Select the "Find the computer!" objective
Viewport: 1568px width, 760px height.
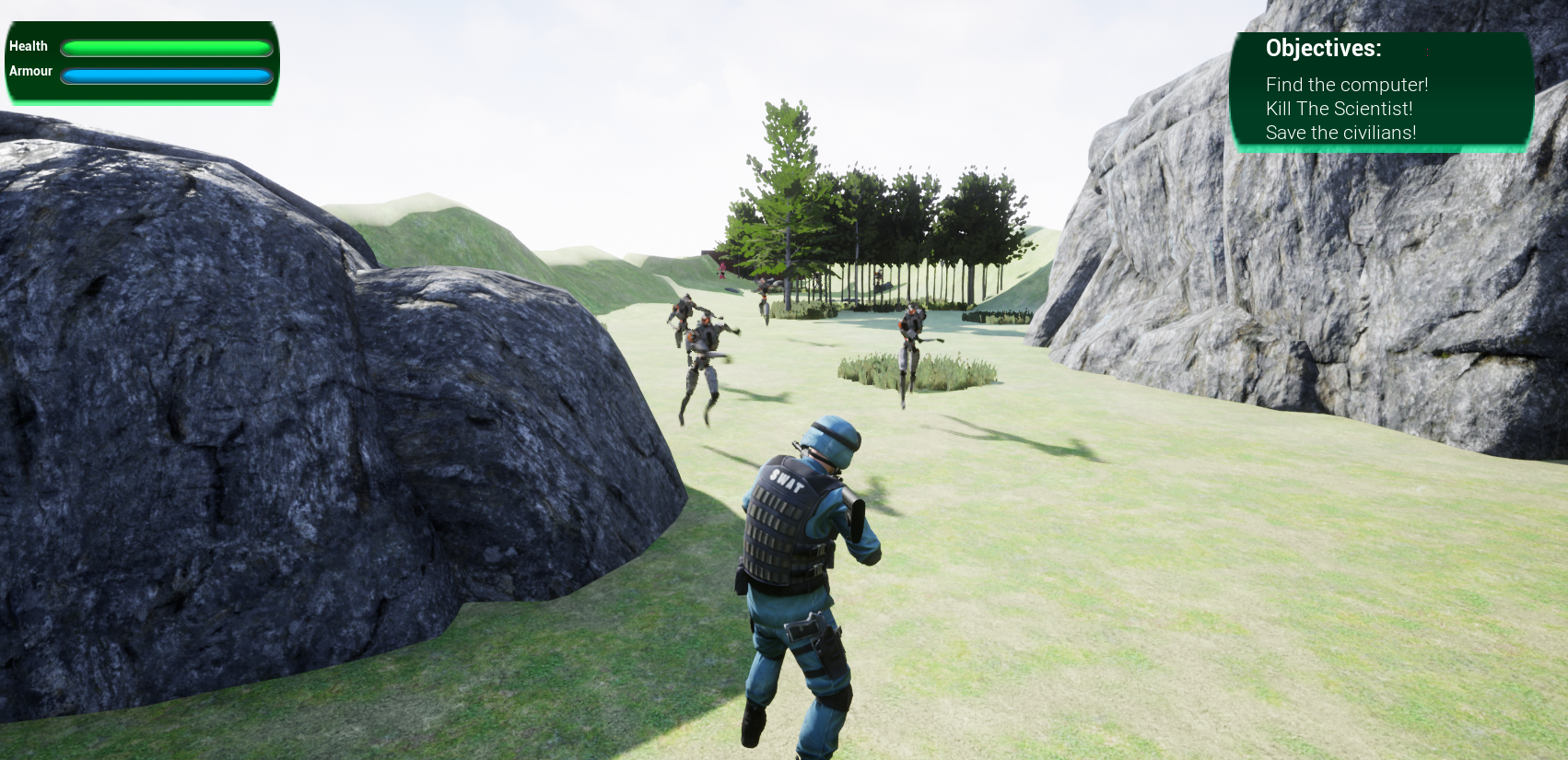(x=1346, y=85)
